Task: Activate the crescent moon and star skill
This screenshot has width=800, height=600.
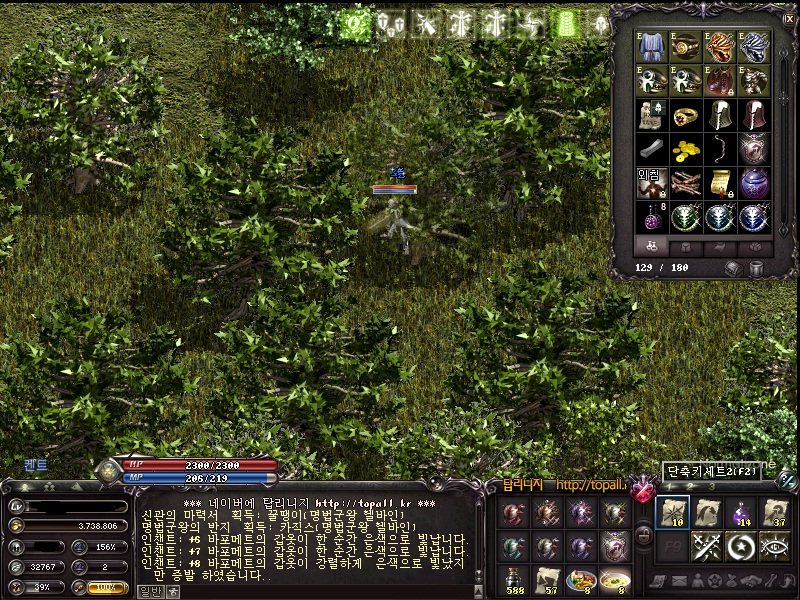Action: click(741, 547)
